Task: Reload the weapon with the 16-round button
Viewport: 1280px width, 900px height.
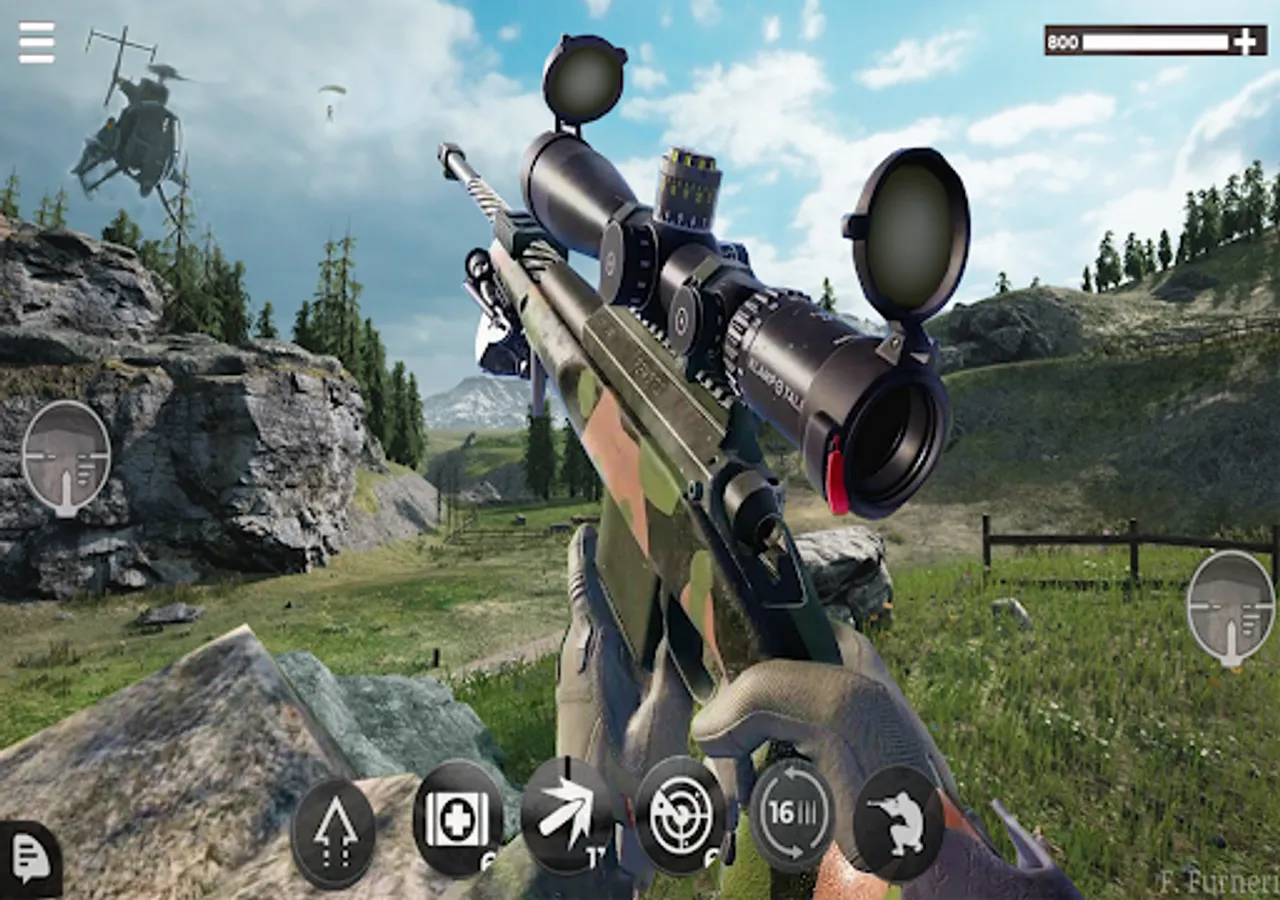Action: pyautogui.click(x=792, y=816)
